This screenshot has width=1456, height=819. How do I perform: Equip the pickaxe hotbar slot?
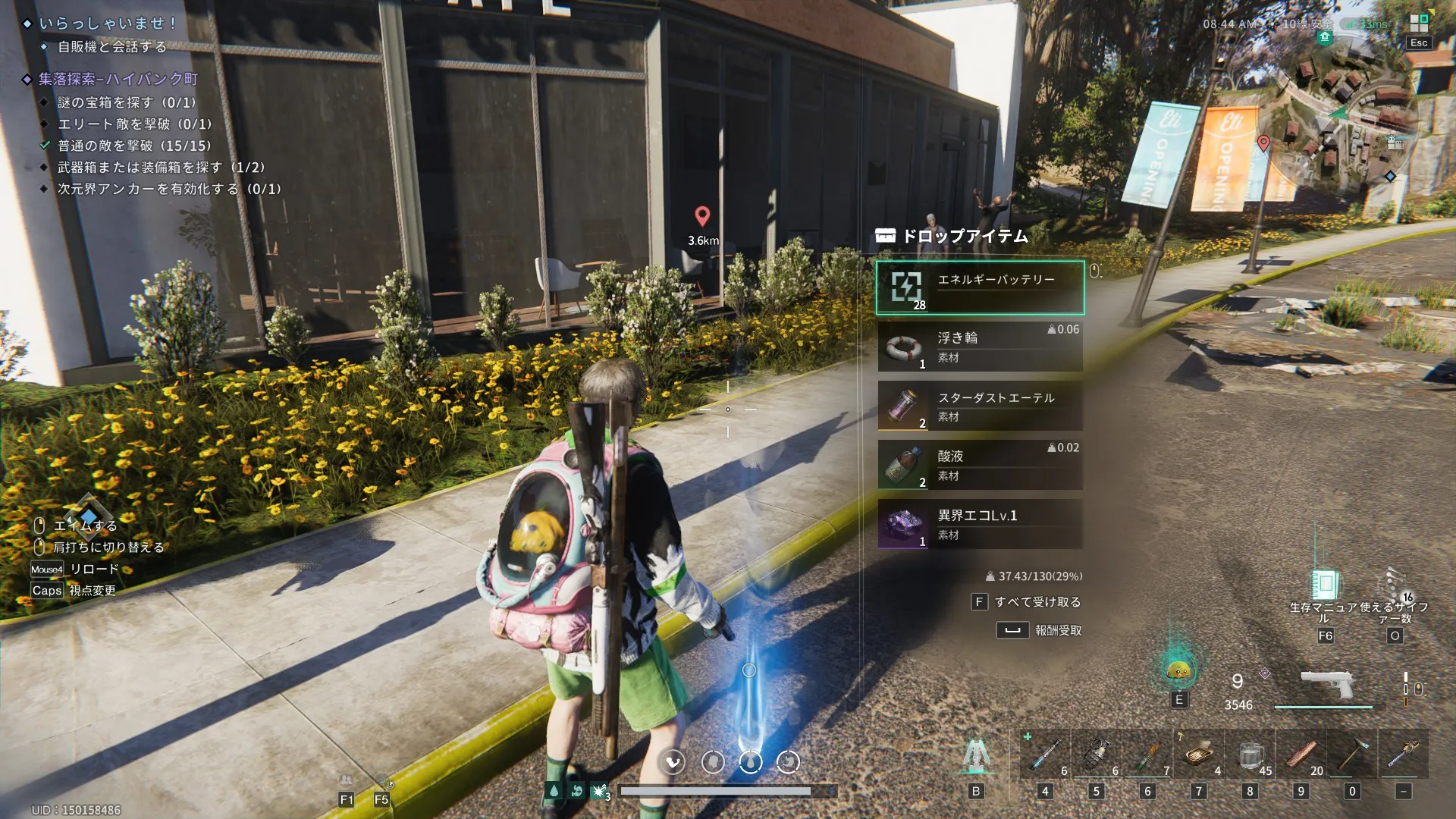1352,754
